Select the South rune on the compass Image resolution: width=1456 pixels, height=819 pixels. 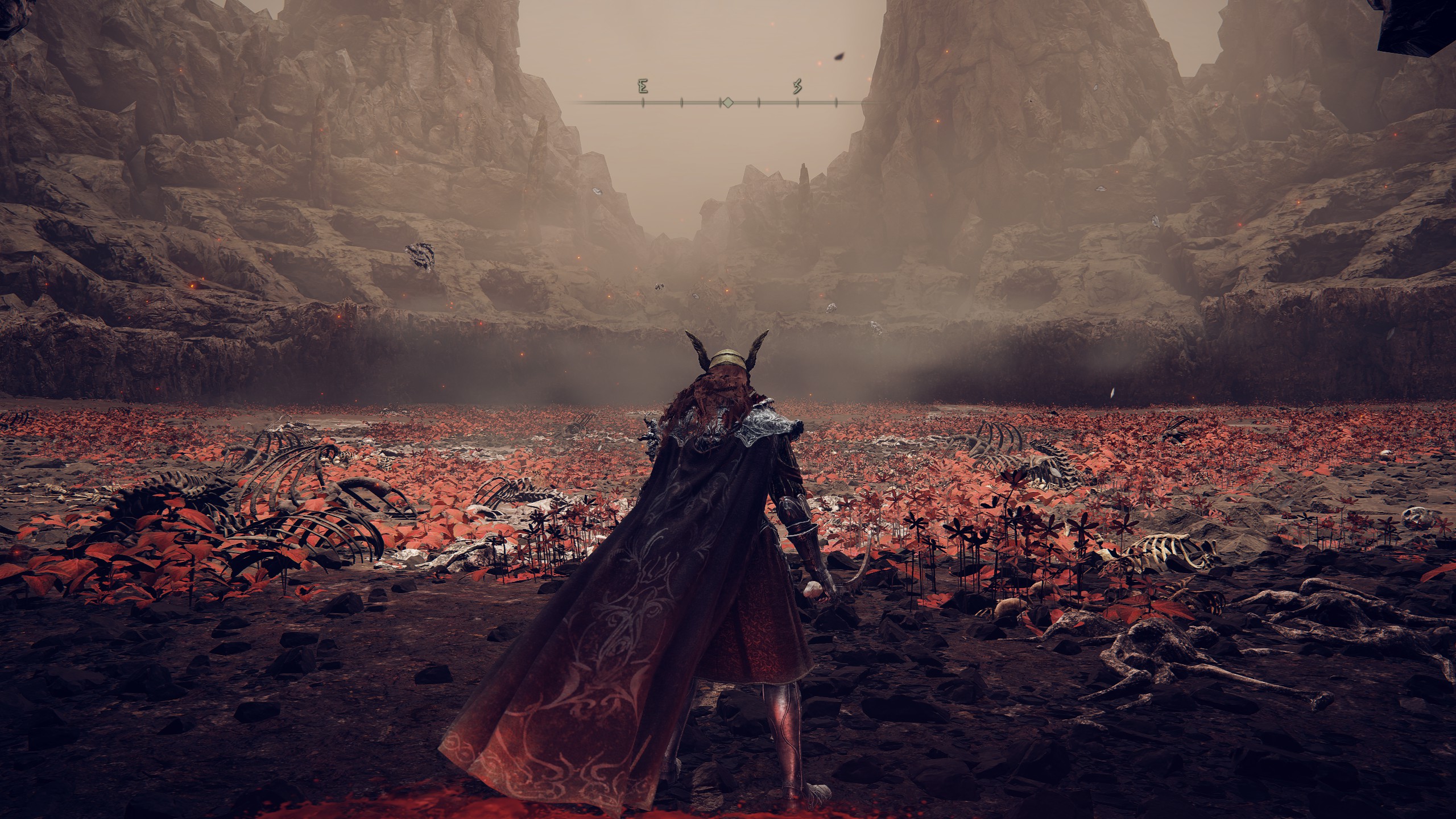click(797, 87)
